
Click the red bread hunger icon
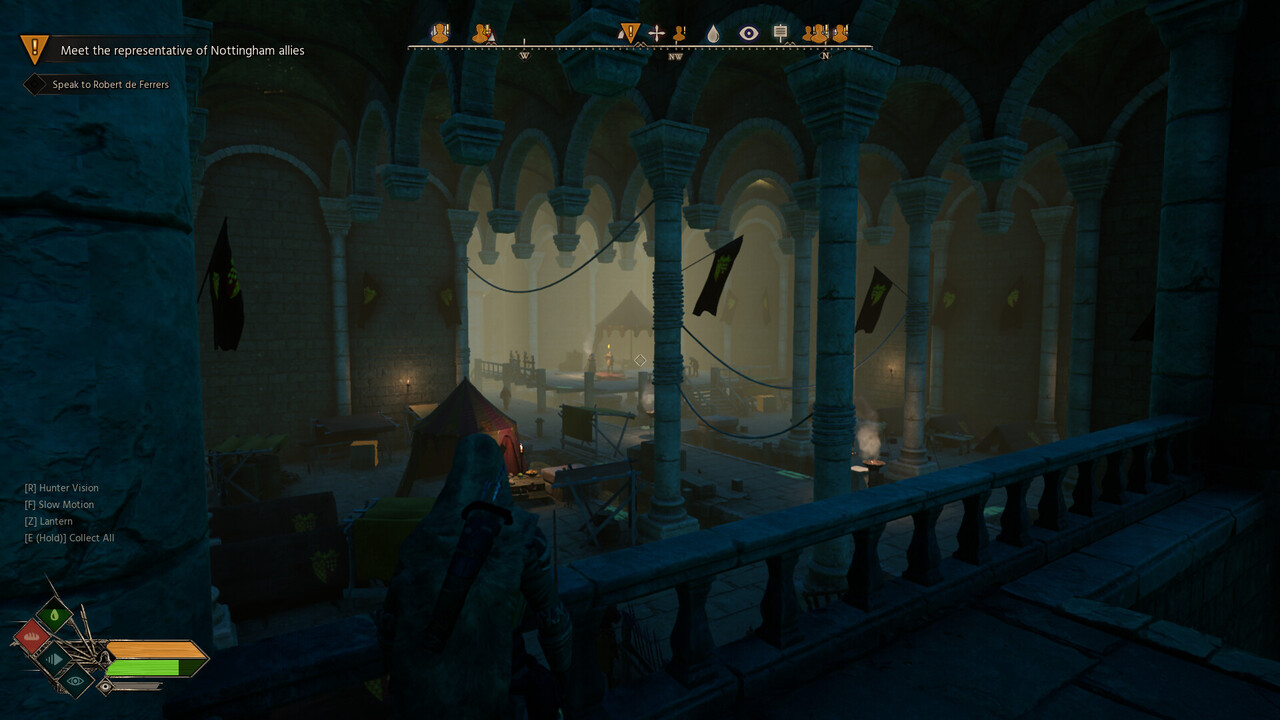pyautogui.click(x=31, y=636)
